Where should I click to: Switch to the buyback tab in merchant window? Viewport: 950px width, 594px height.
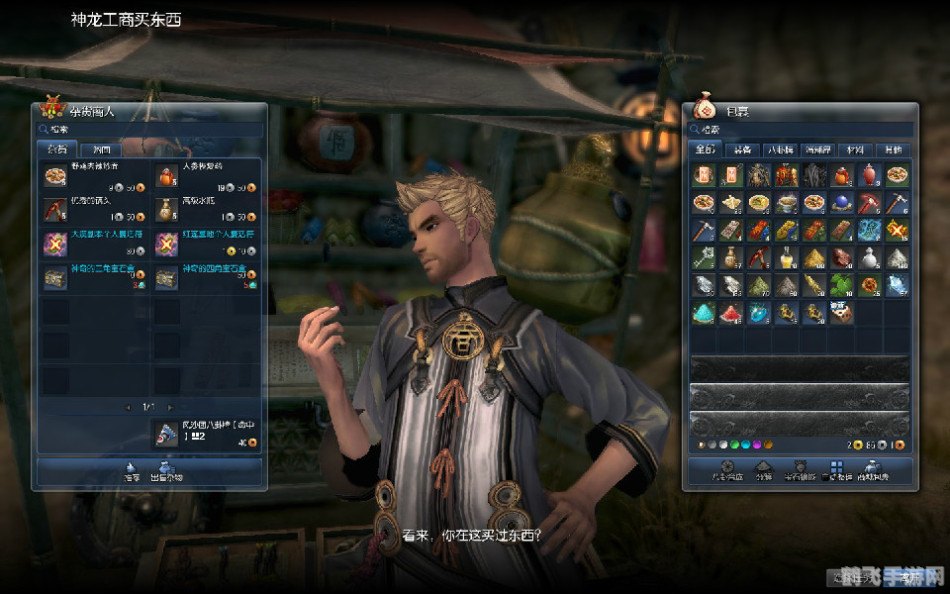point(100,150)
